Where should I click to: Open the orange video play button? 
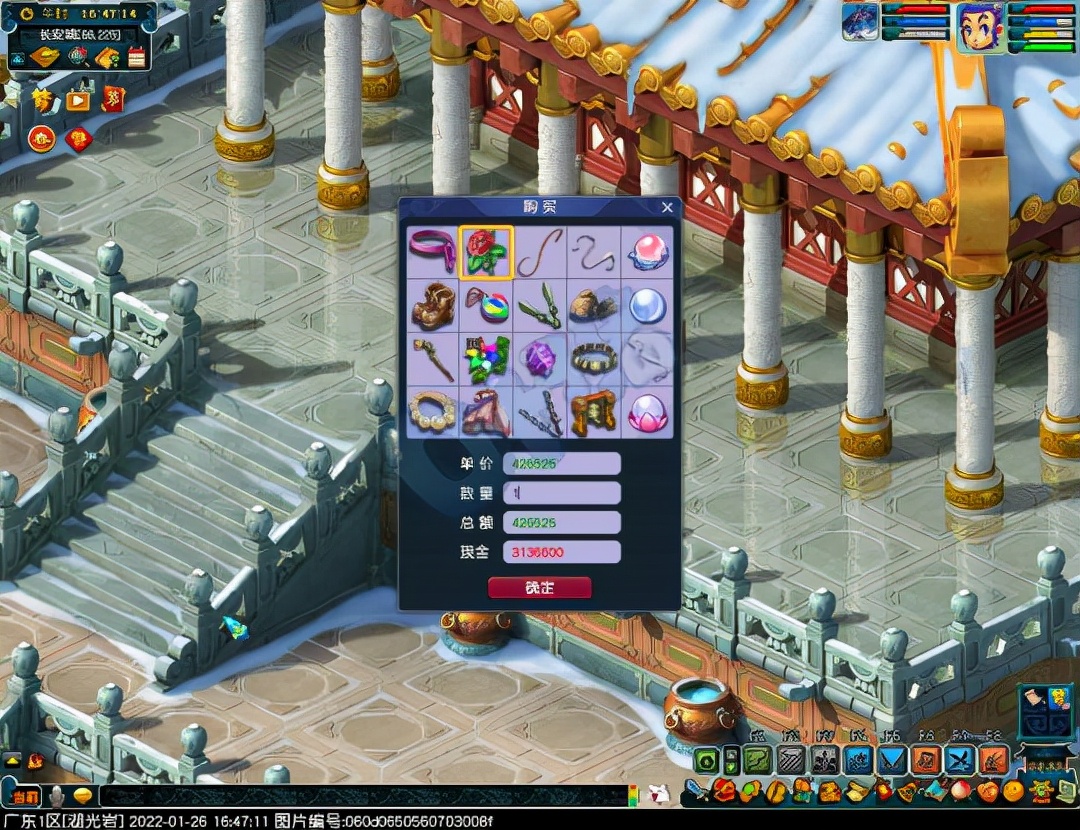point(78,100)
